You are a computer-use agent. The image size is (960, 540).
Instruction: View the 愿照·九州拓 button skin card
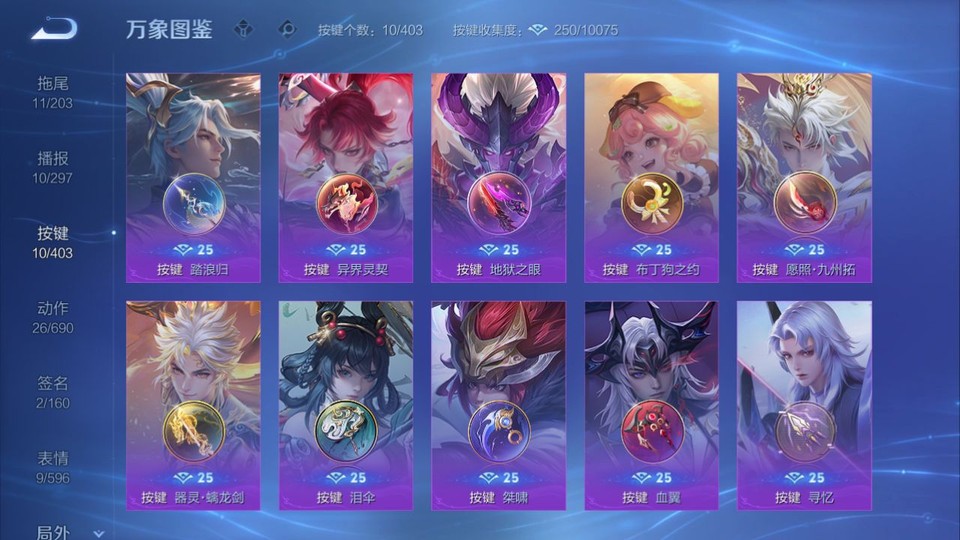point(804,178)
